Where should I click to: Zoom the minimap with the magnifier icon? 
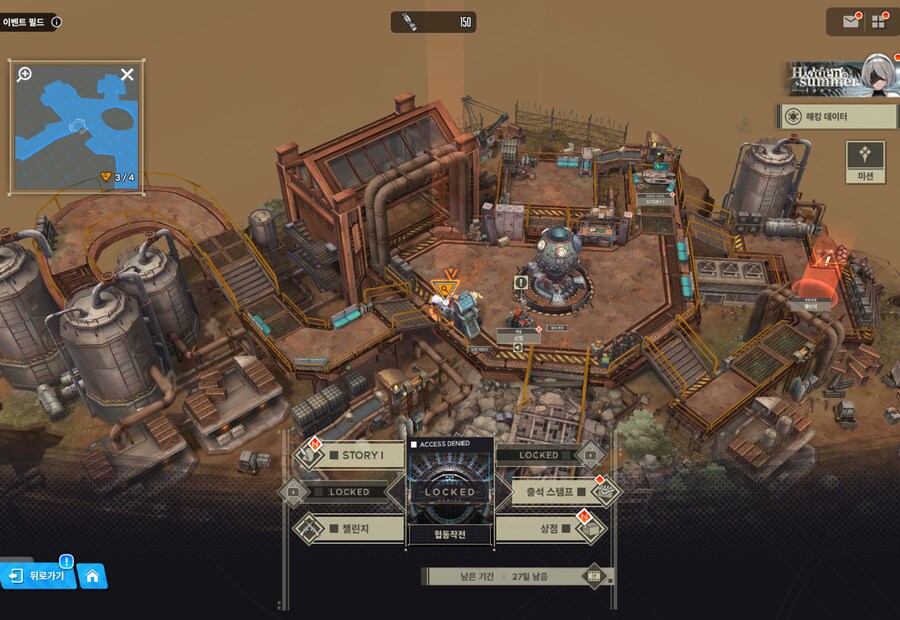click(25, 74)
